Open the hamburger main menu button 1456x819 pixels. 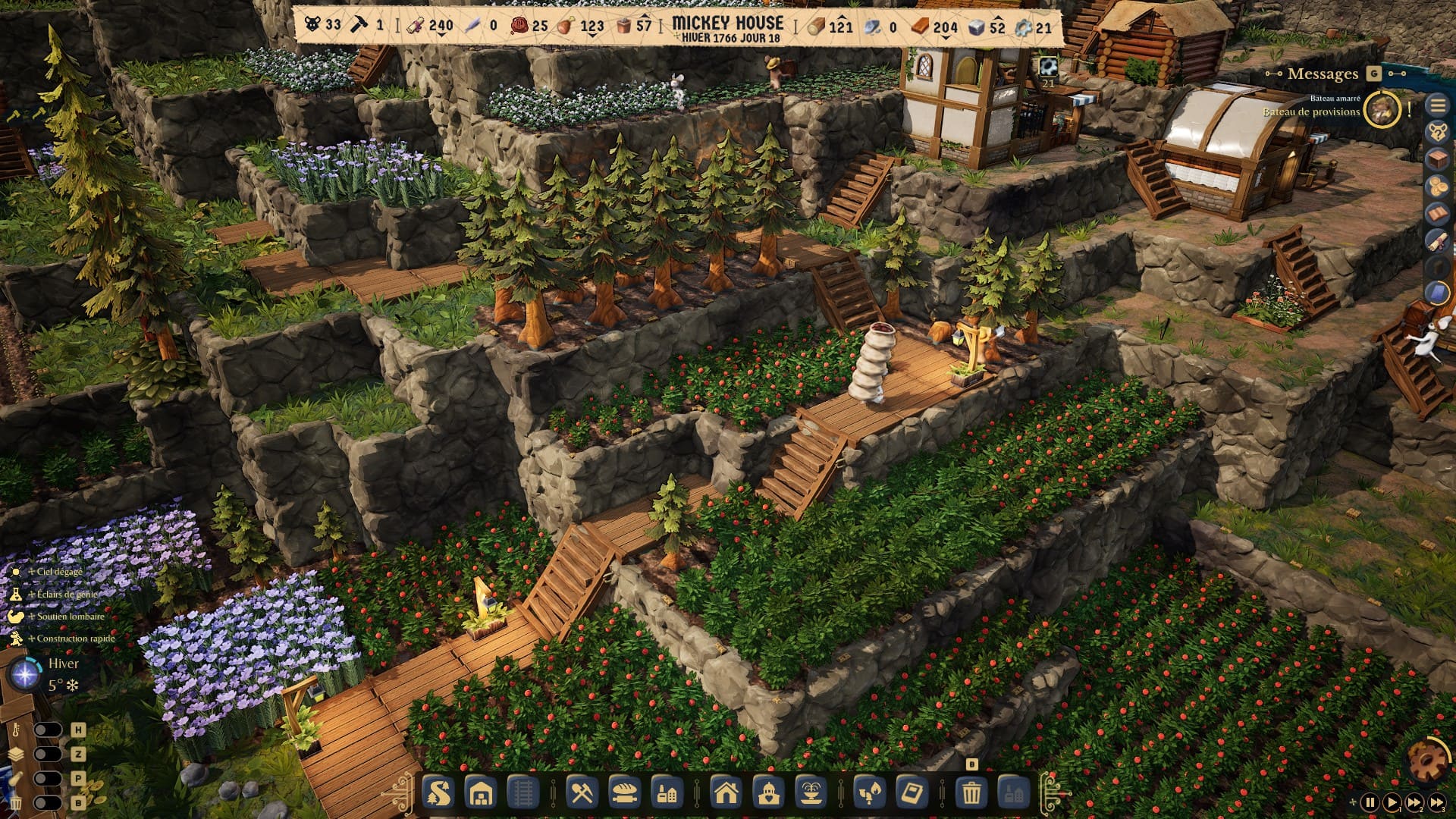click(x=1437, y=105)
